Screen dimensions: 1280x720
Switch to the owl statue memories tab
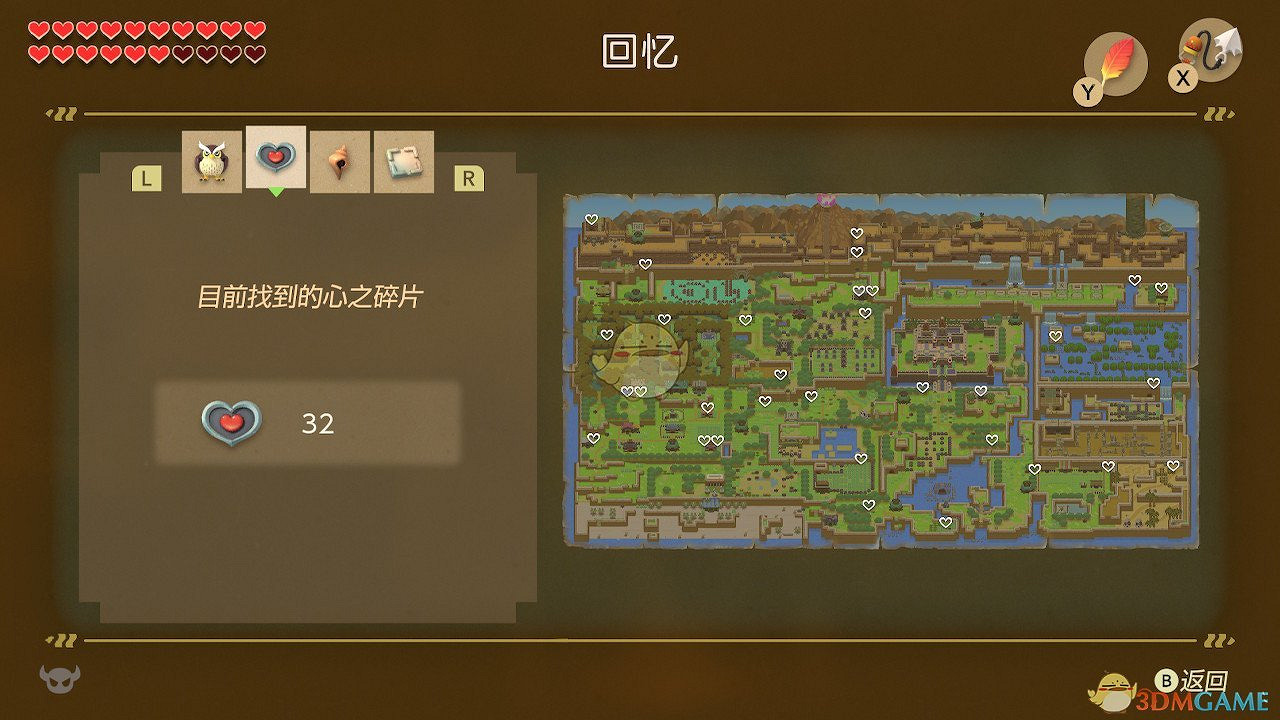[x=210, y=158]
